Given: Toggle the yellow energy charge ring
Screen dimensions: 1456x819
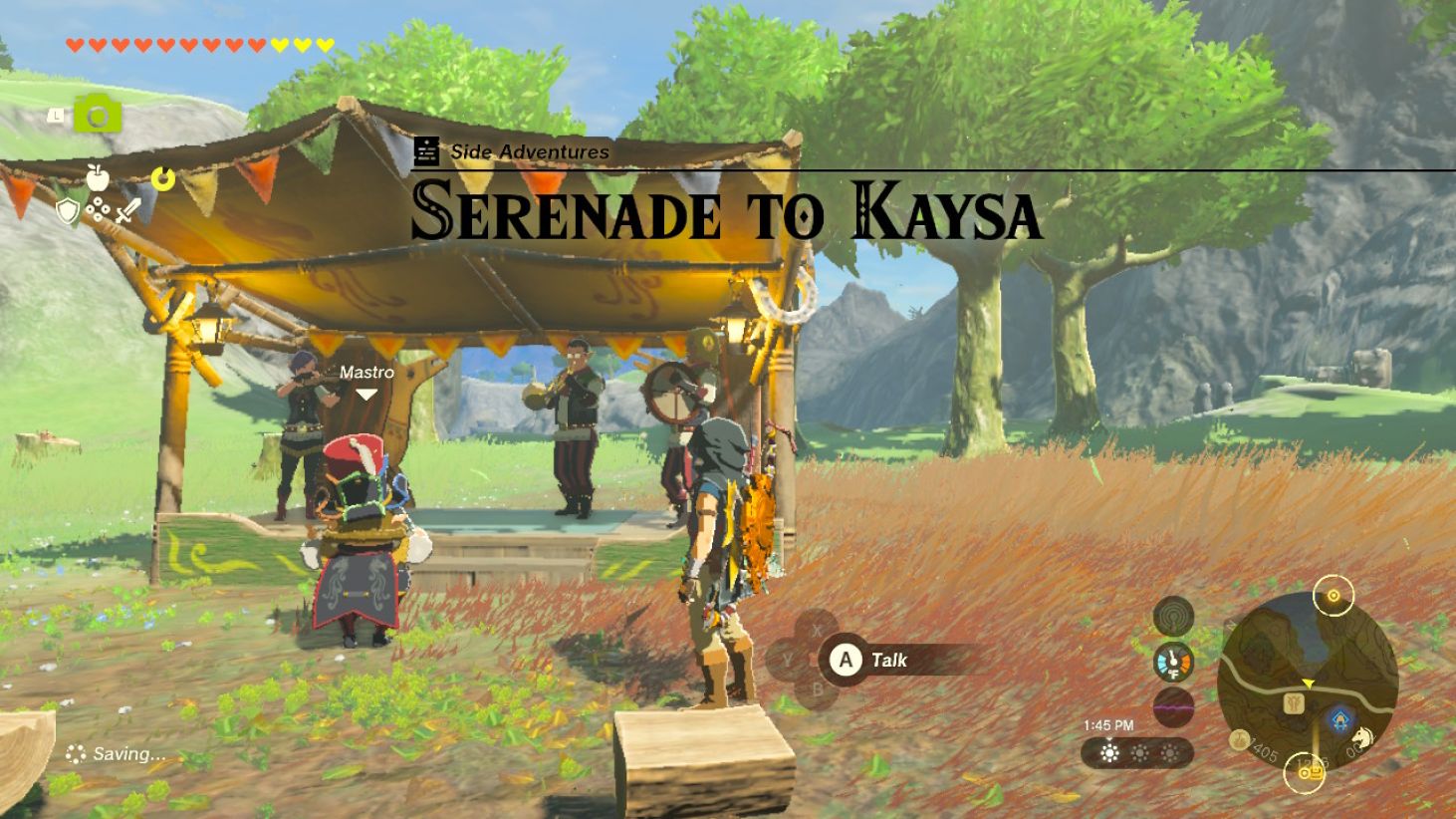Looking at the screenshot, I should coord(162,176).
